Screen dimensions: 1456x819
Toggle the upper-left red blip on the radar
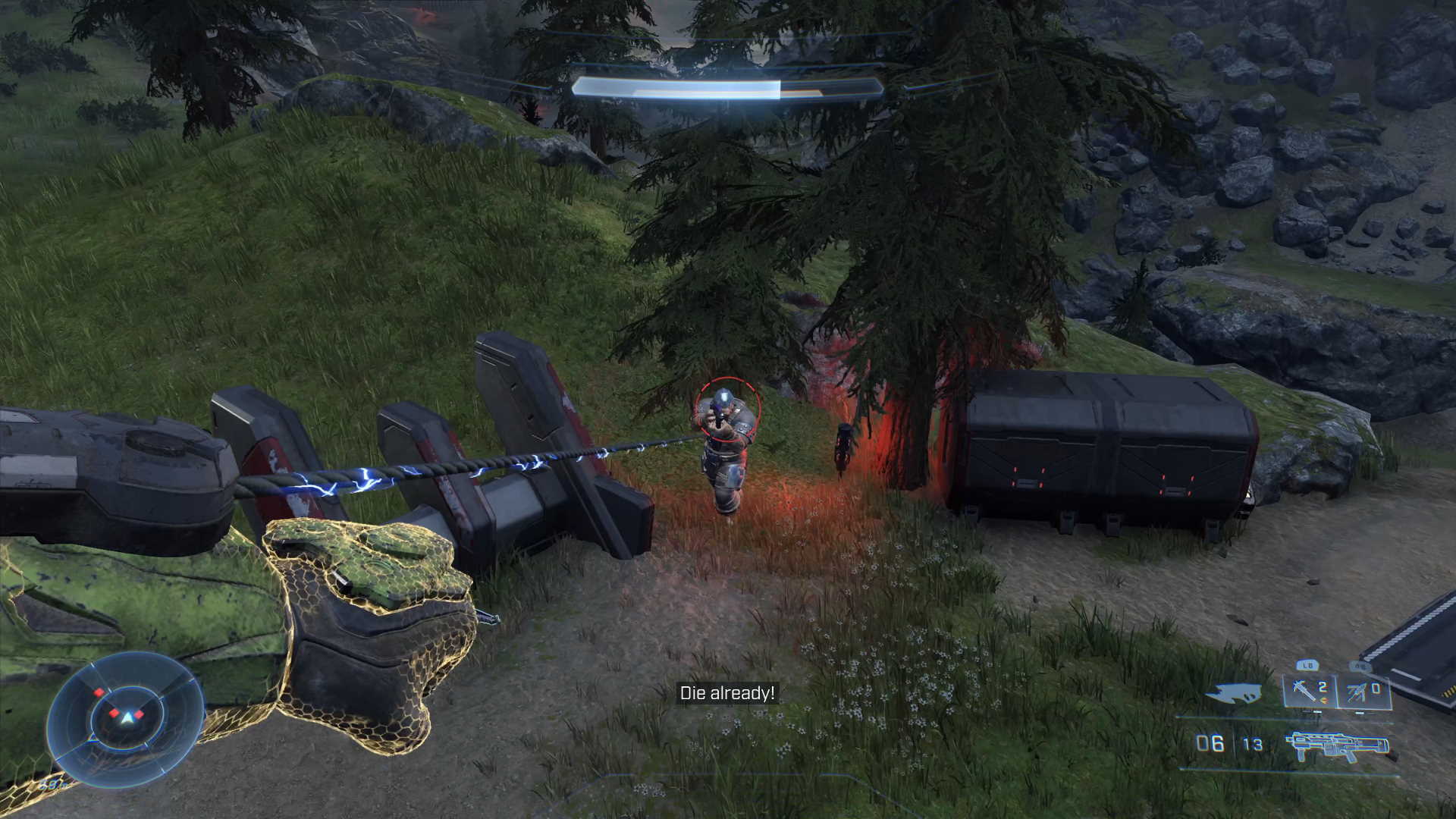(x=99, y=692)
